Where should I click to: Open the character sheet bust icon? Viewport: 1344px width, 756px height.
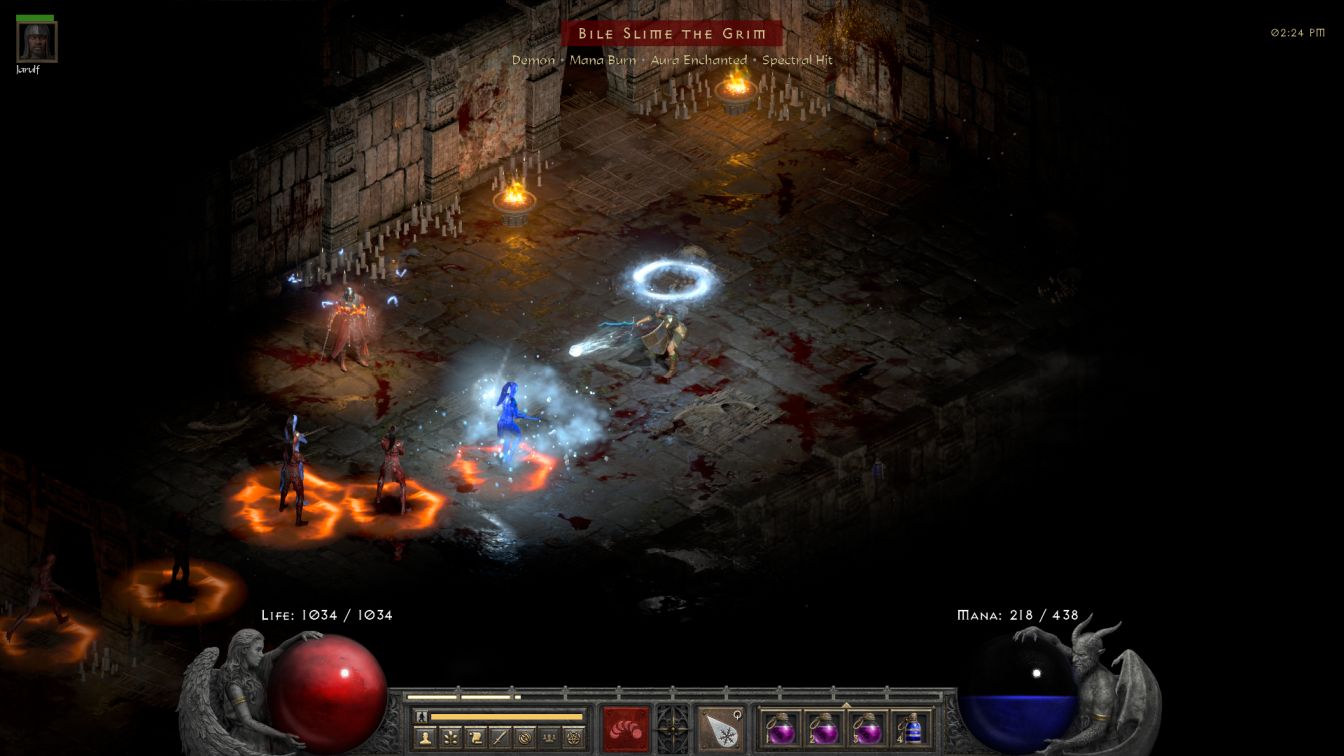pyautogui.click(x=426, y=738)
